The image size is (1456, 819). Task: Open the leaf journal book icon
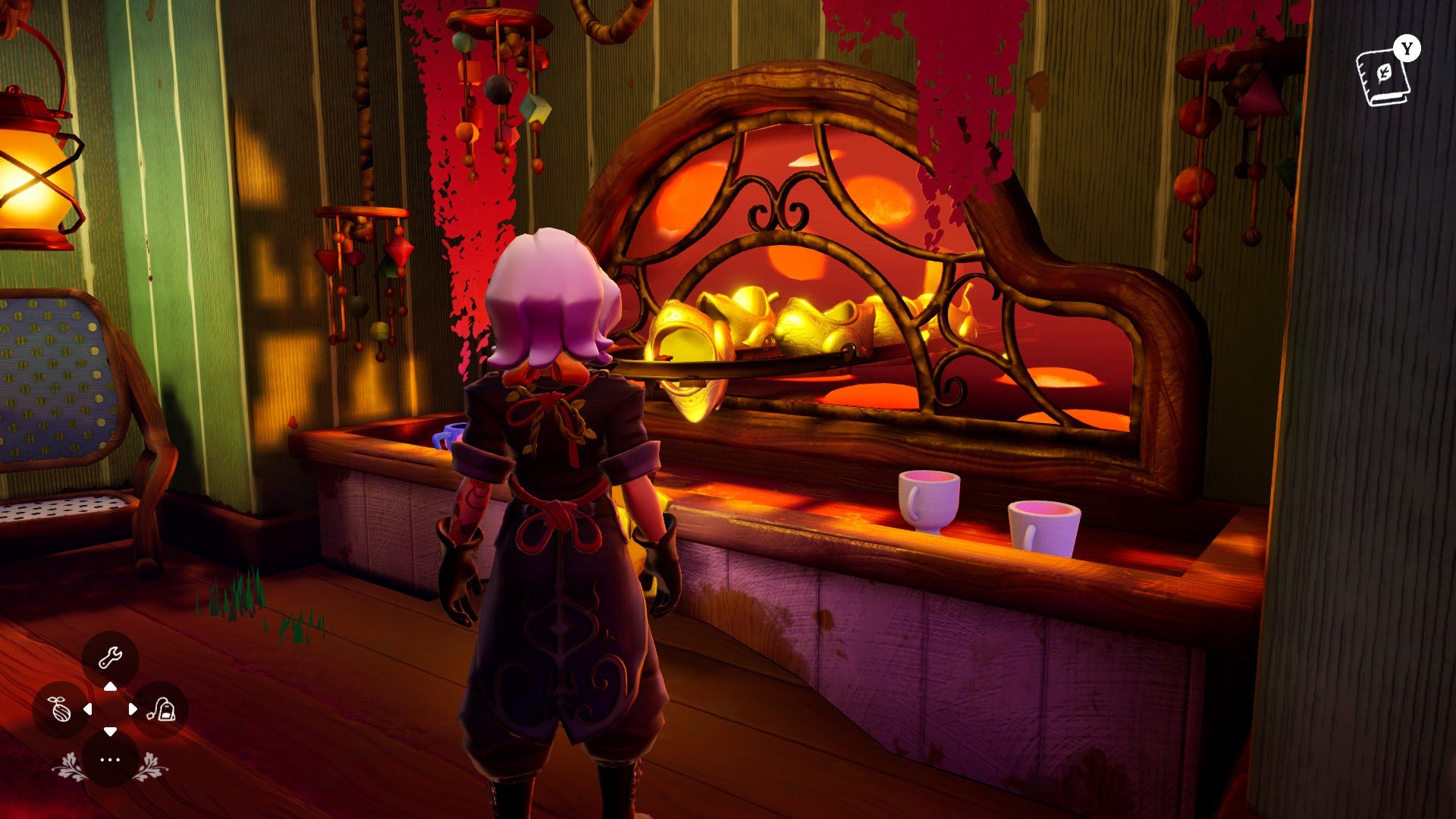[x=1383, y=77]
